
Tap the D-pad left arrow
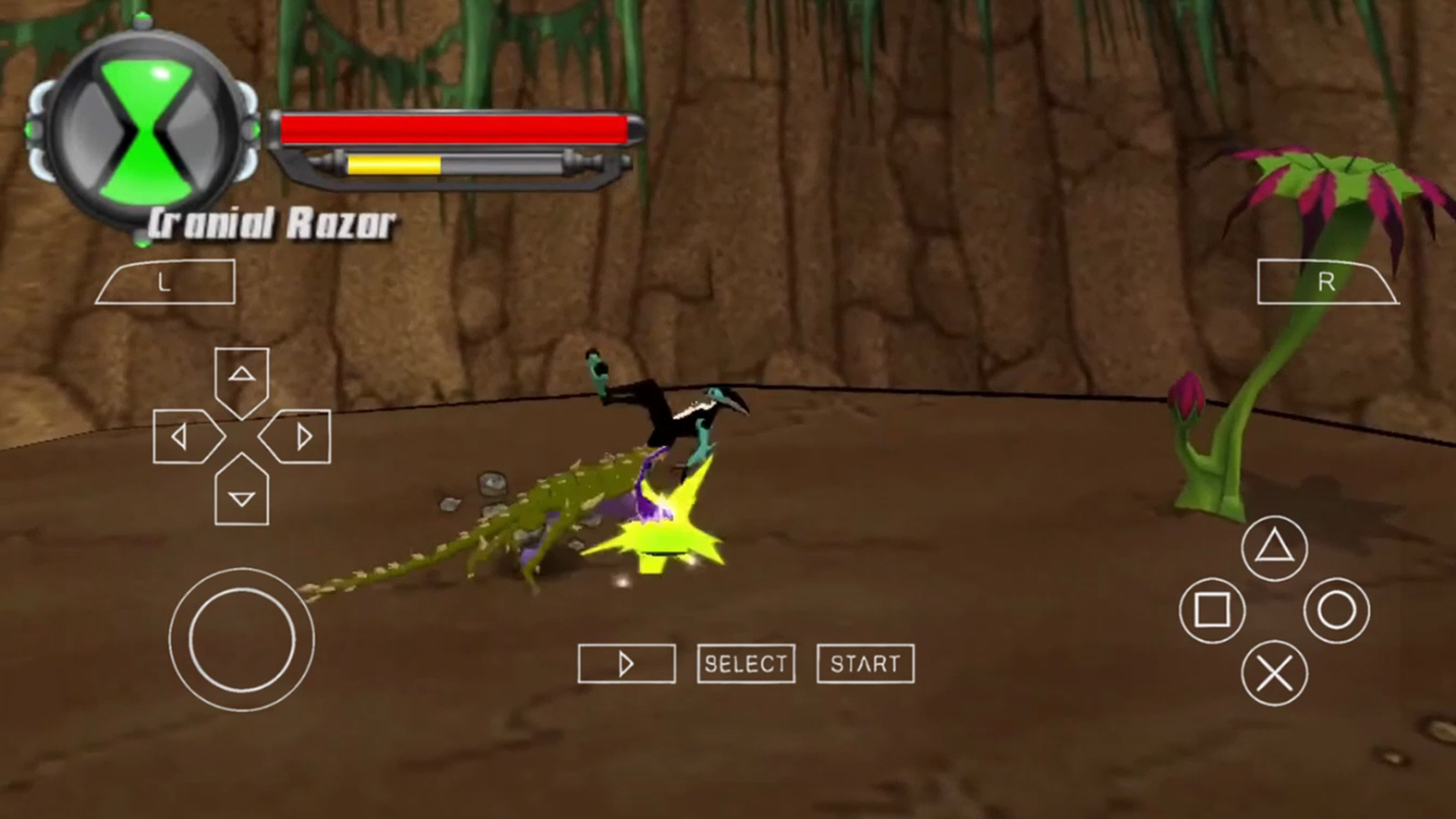click(x=185, y=438)
